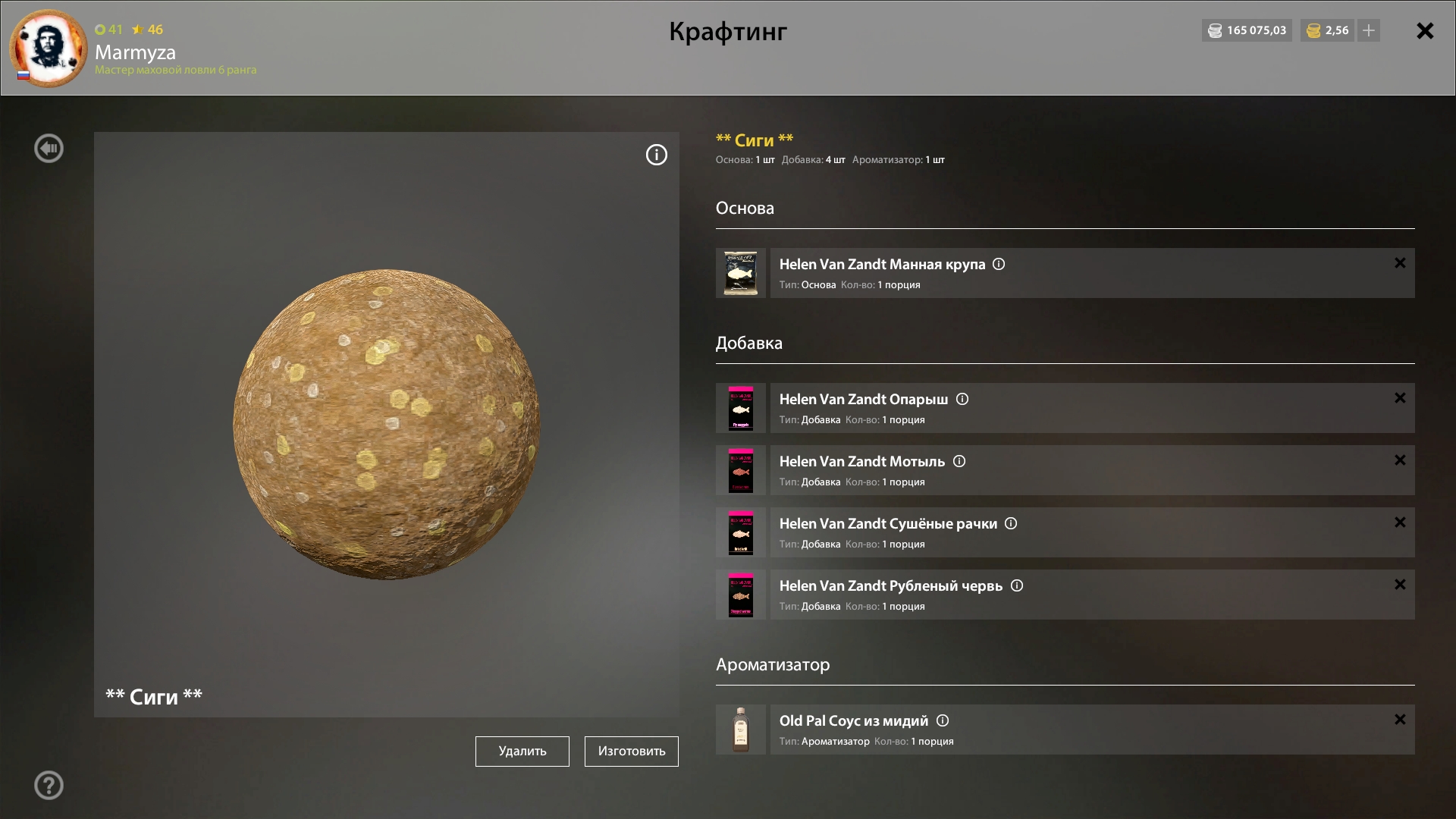This screenshot has width=1456, height=819.
Task: Remove the Сушёные рачки additive
Action: click(x=1400, y=522)
